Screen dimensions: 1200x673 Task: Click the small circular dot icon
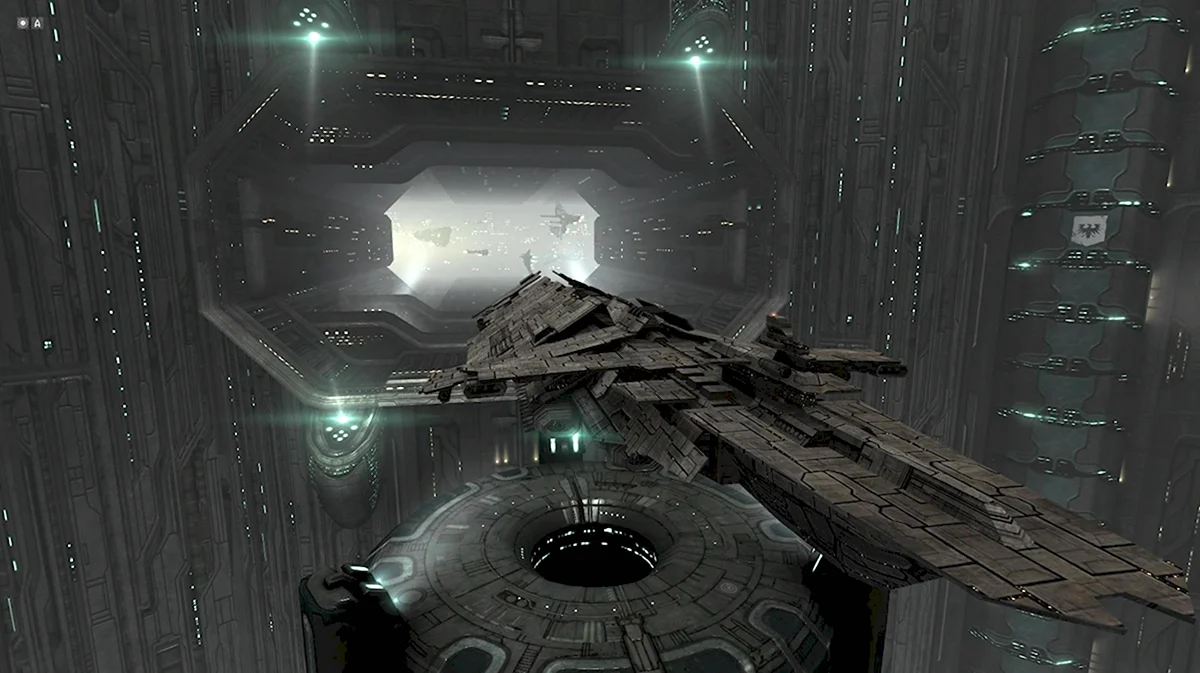(x=23, y=22)
